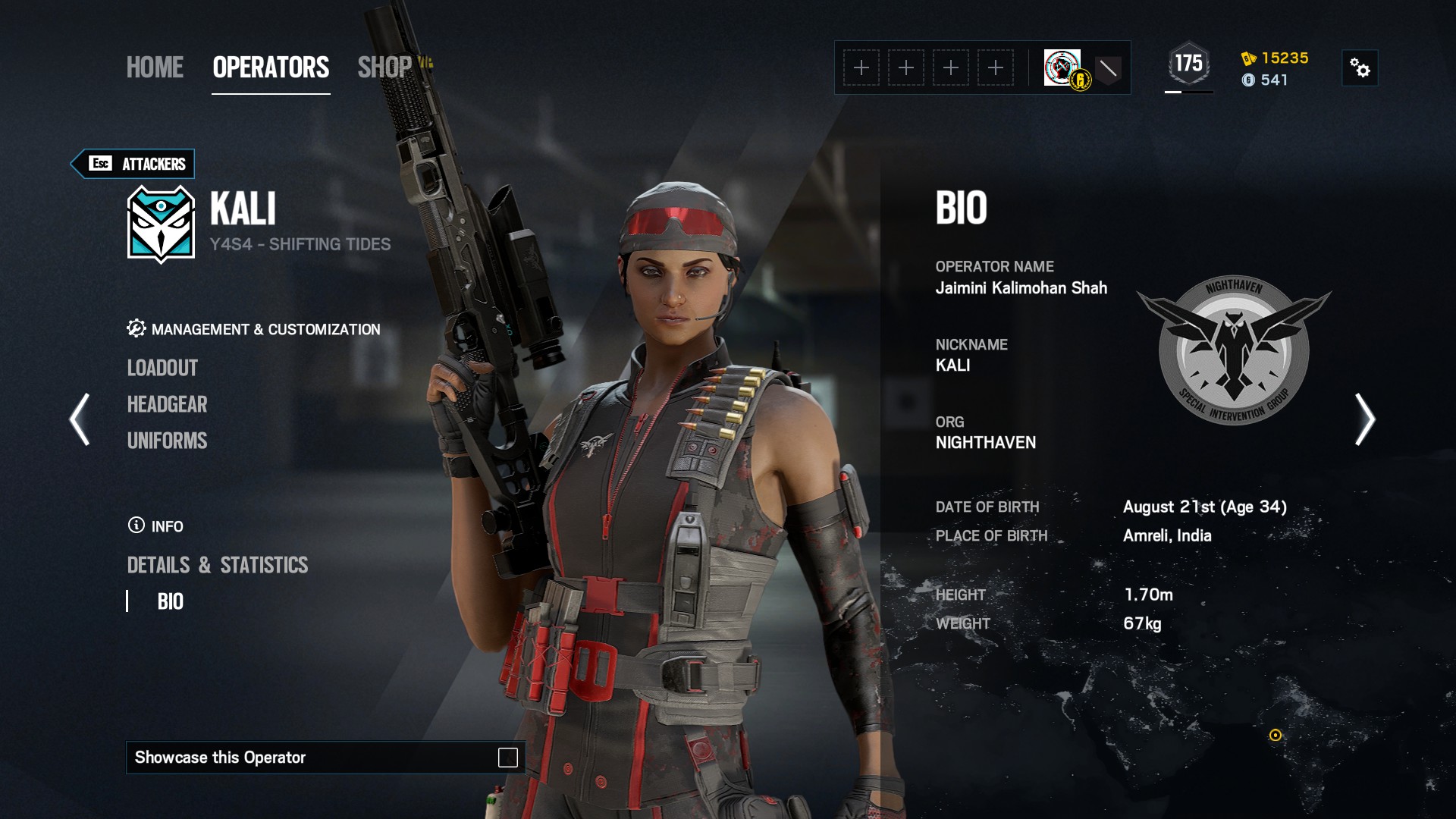Open the settings gear menu

pos(1360,68)
